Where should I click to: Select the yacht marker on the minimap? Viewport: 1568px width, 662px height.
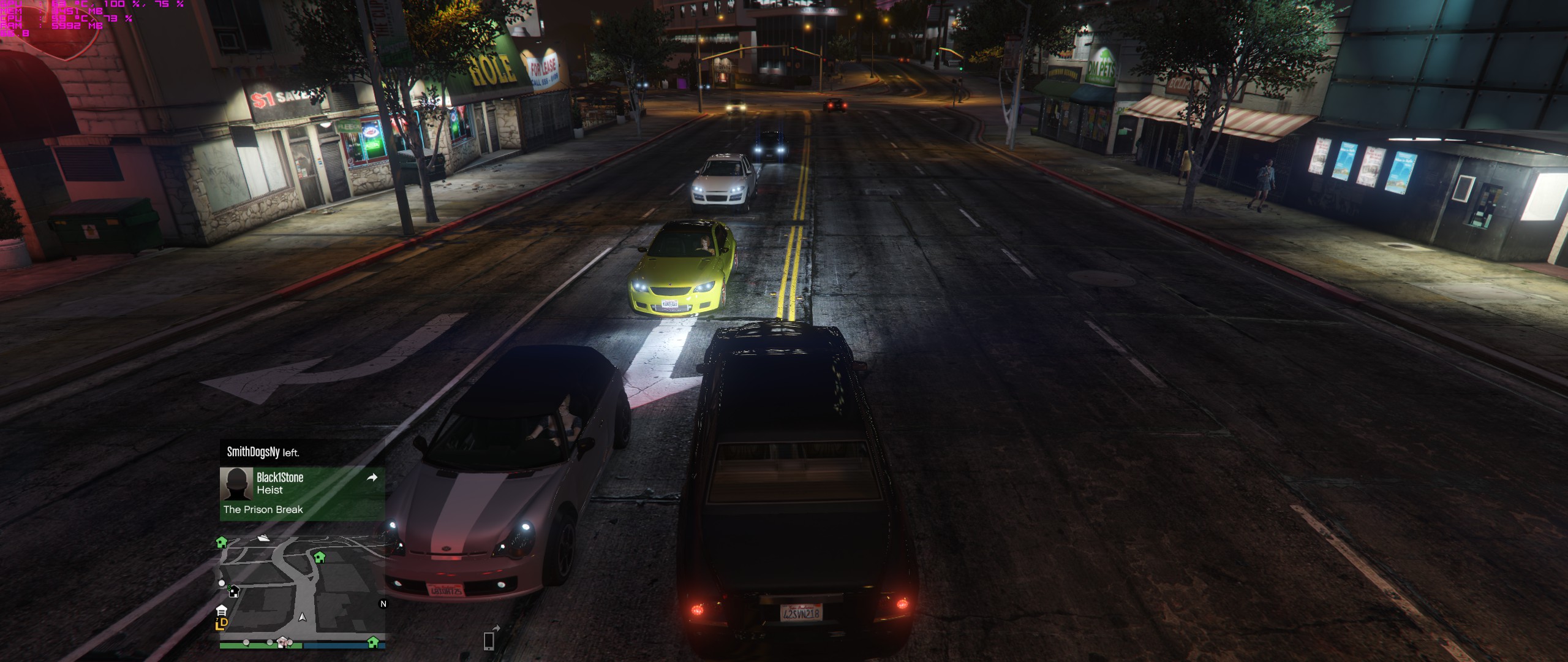coord(263,538)
